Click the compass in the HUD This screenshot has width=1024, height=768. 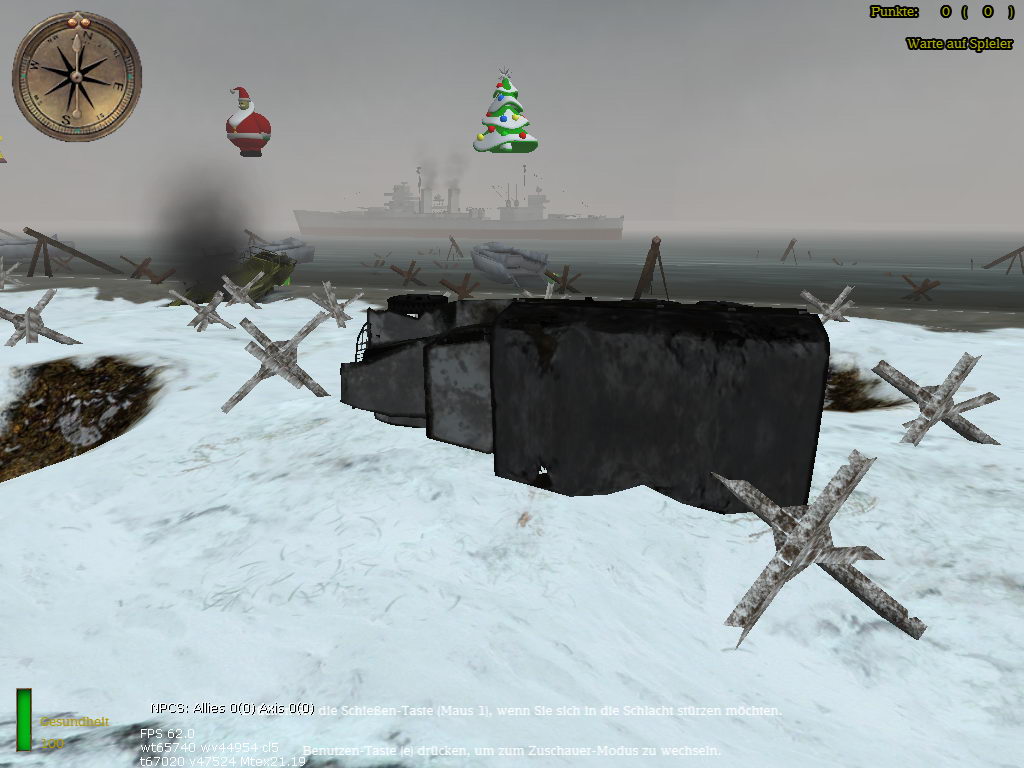coord(76,76)
